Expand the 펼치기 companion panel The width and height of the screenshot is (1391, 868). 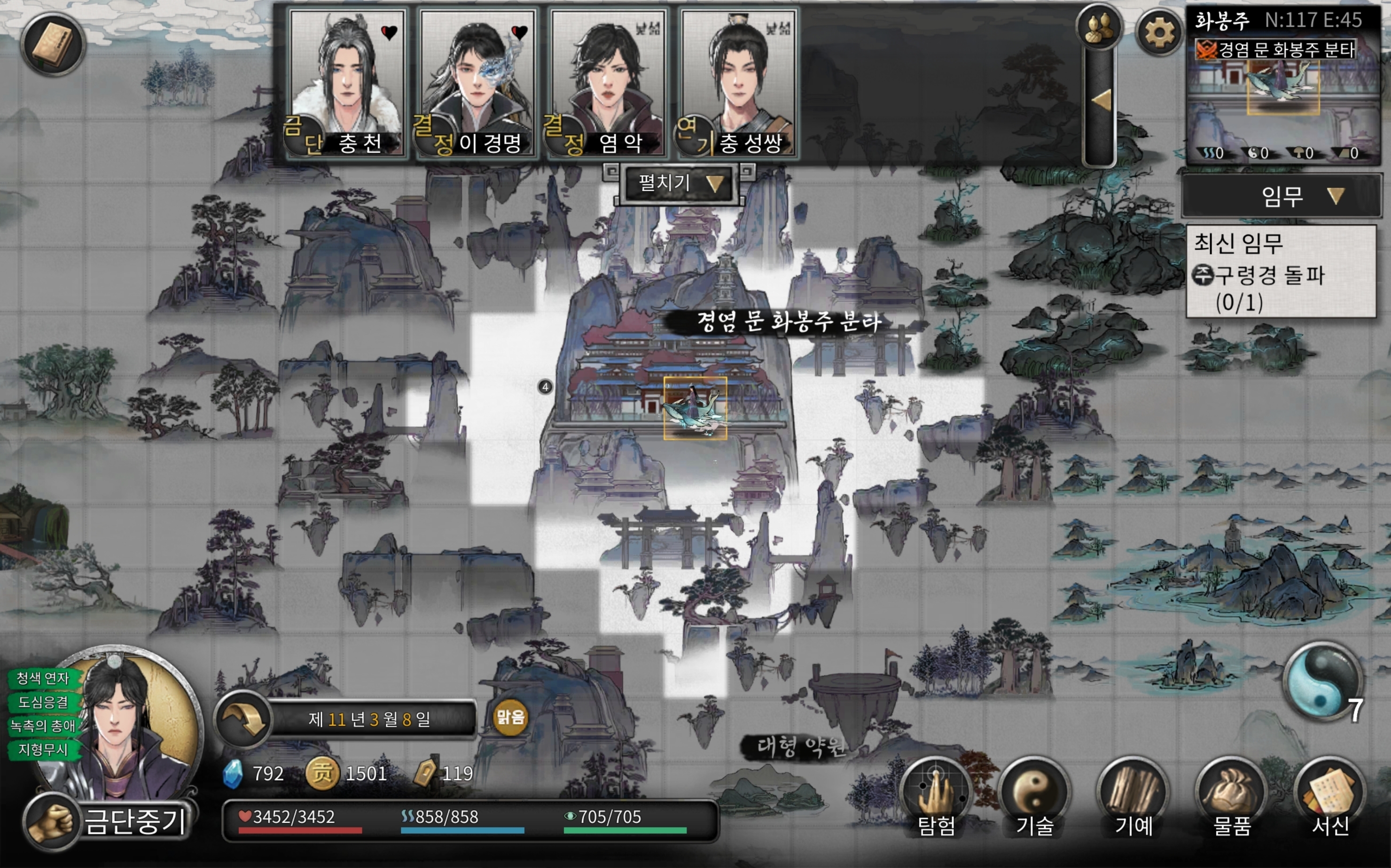click(679, 184)
